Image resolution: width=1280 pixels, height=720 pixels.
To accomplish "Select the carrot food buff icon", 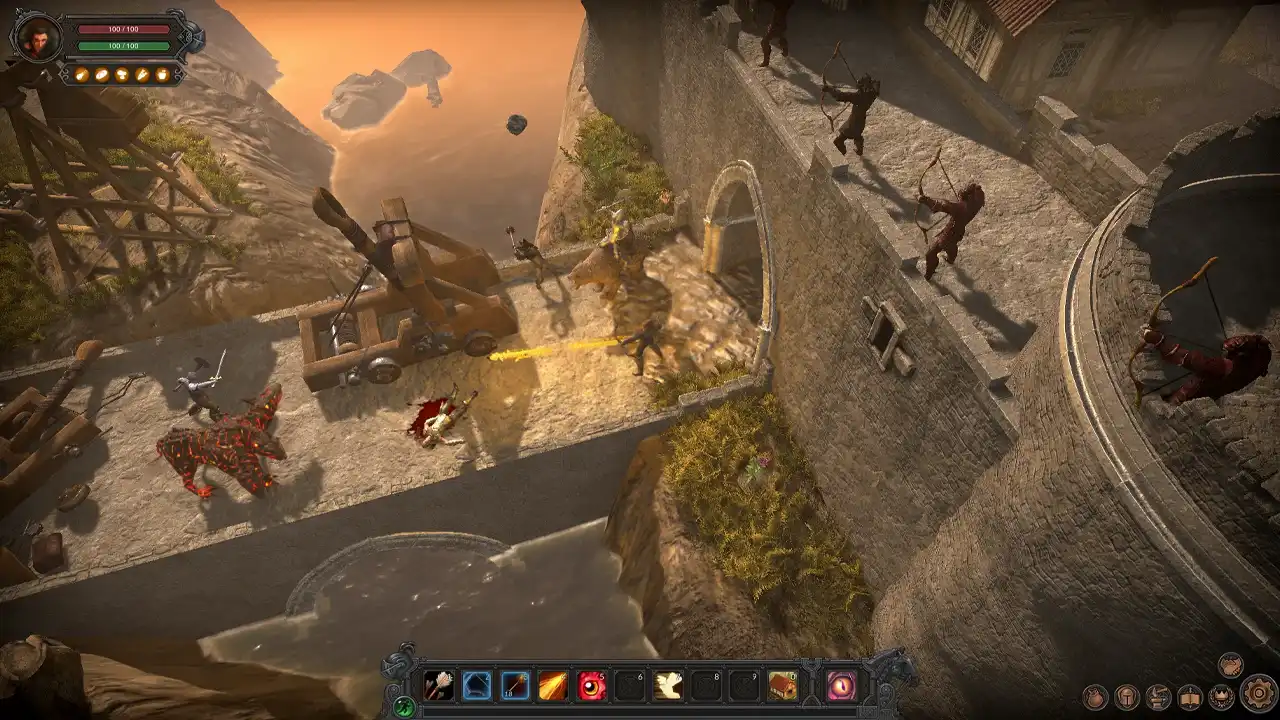I will point(143,75).
